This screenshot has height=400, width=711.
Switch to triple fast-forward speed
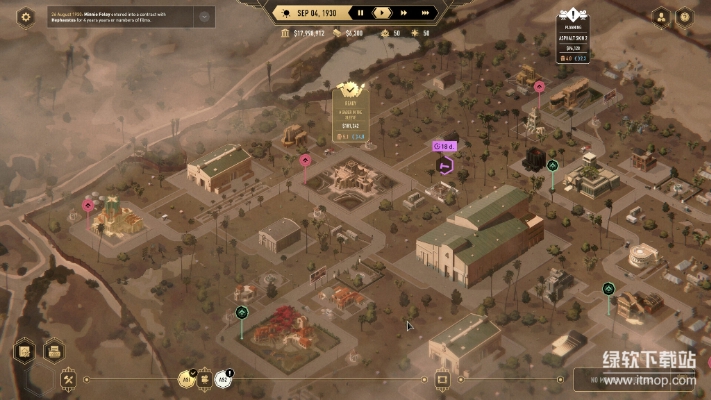426,13
